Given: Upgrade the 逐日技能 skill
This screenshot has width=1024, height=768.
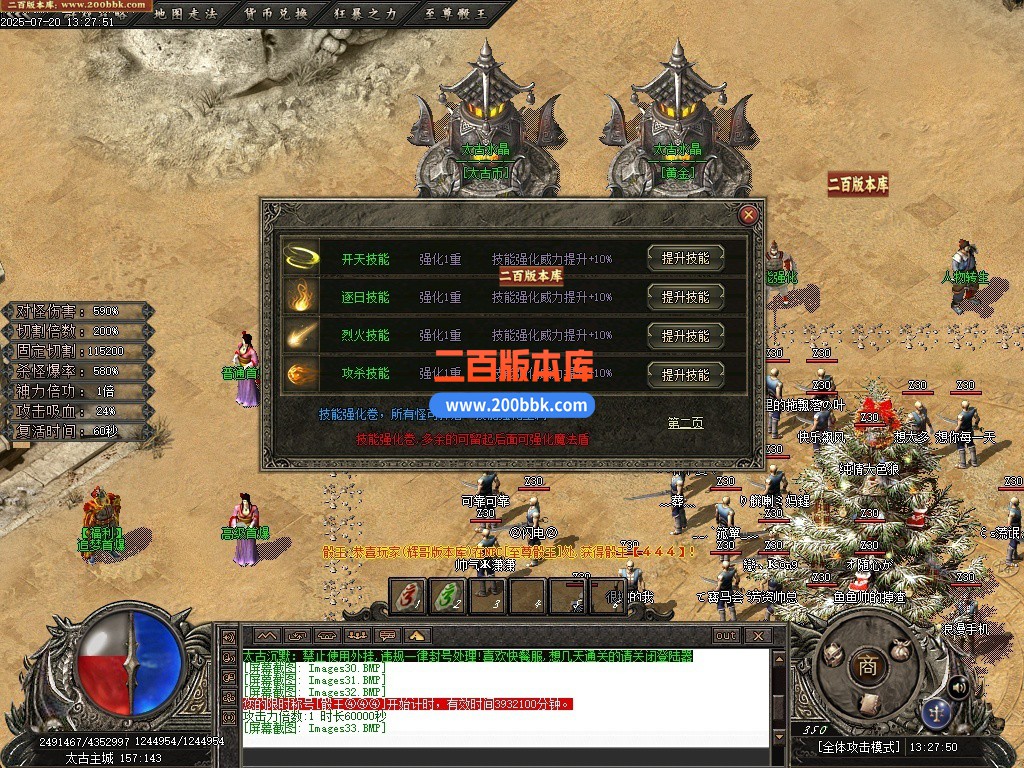Looking at the screenshot, I should (x=685, y=297).
